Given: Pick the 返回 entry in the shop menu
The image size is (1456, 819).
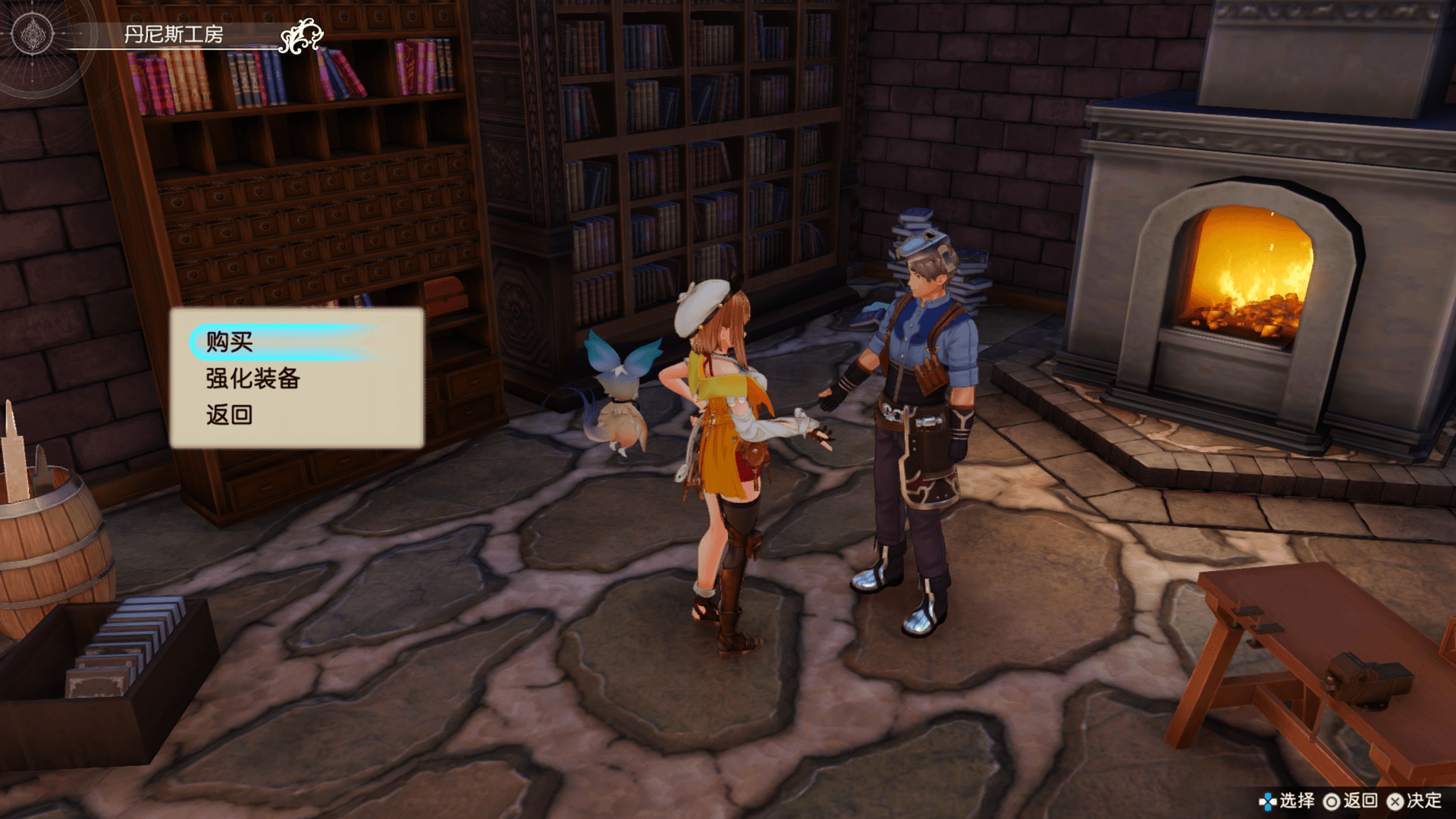Looking at the screenshot, I should [229, 415].
